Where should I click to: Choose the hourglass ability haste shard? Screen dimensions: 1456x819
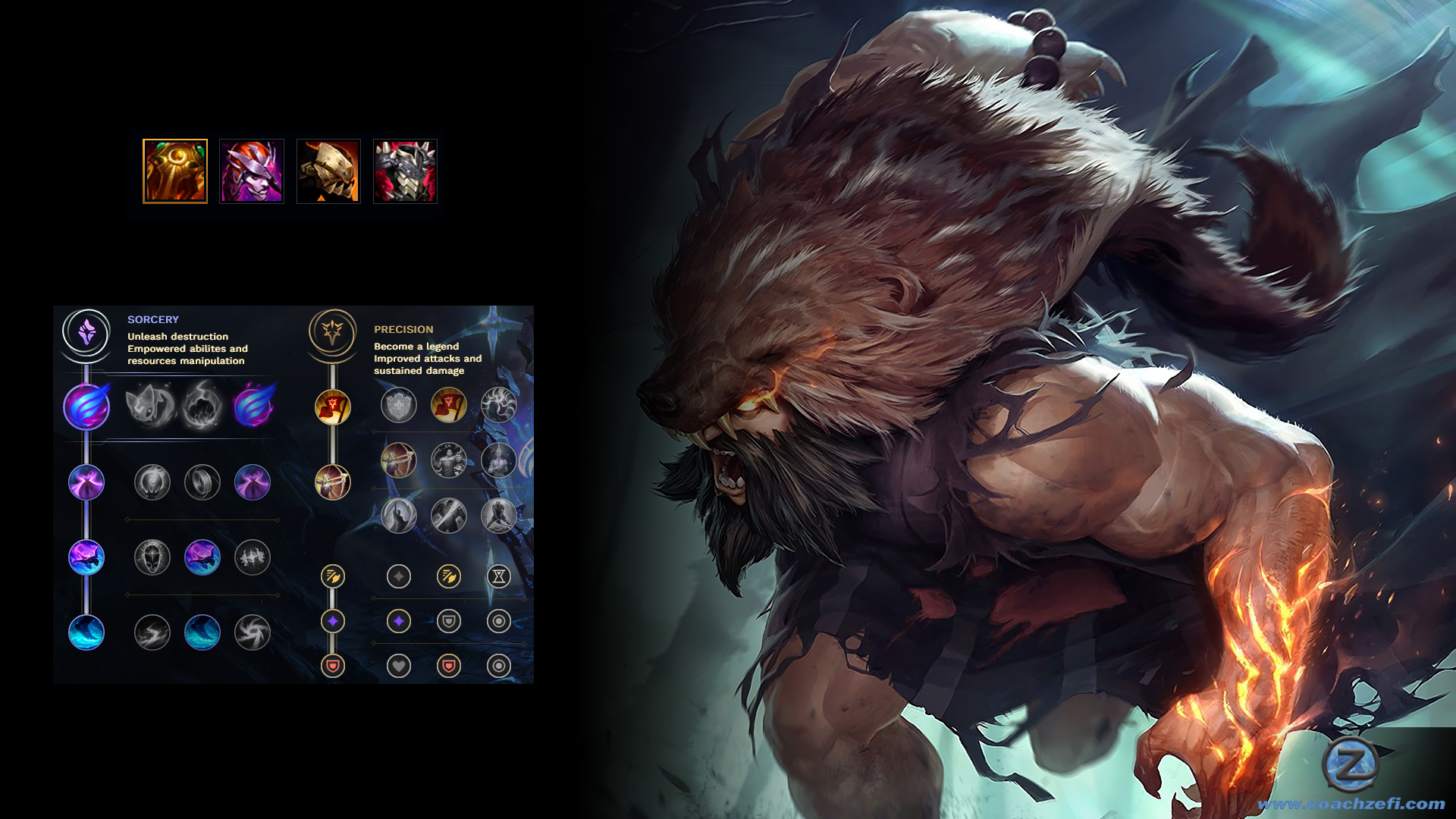499,576
